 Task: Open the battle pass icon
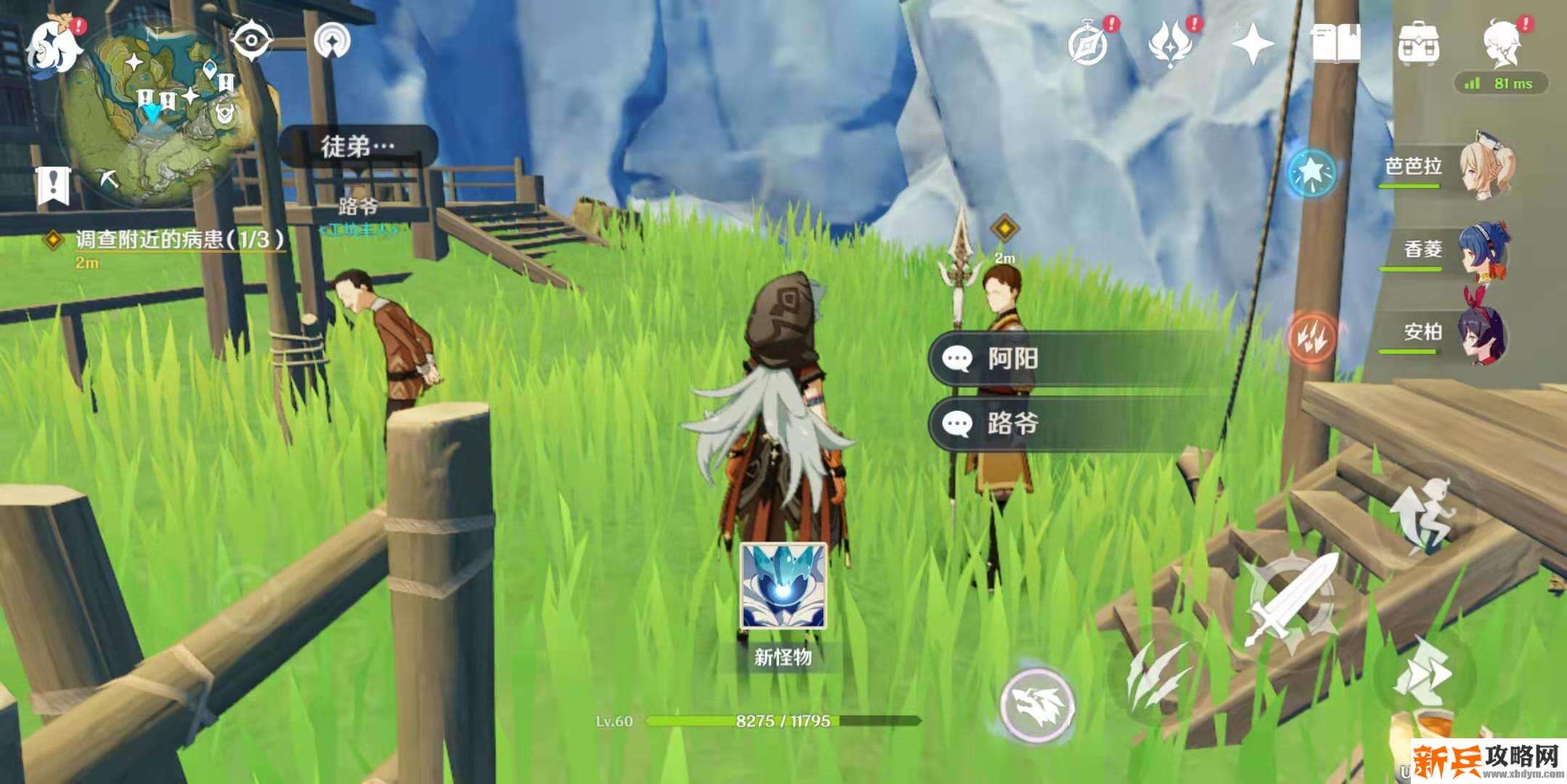(x=1171, y=44)
